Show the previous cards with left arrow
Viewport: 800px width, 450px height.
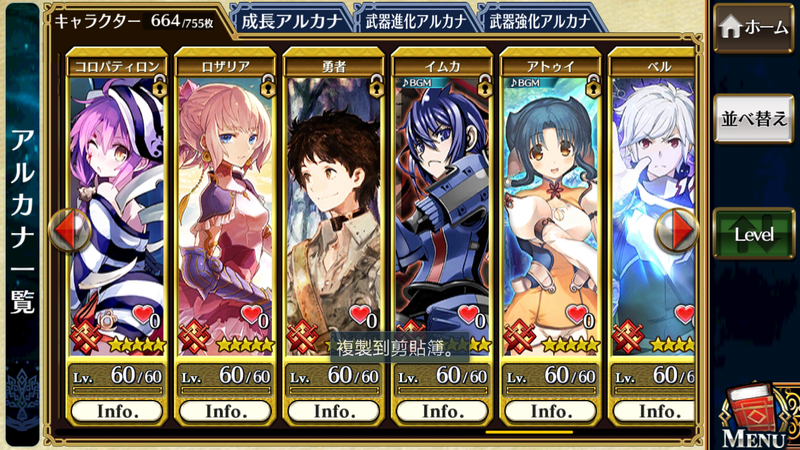click(69, 230)
